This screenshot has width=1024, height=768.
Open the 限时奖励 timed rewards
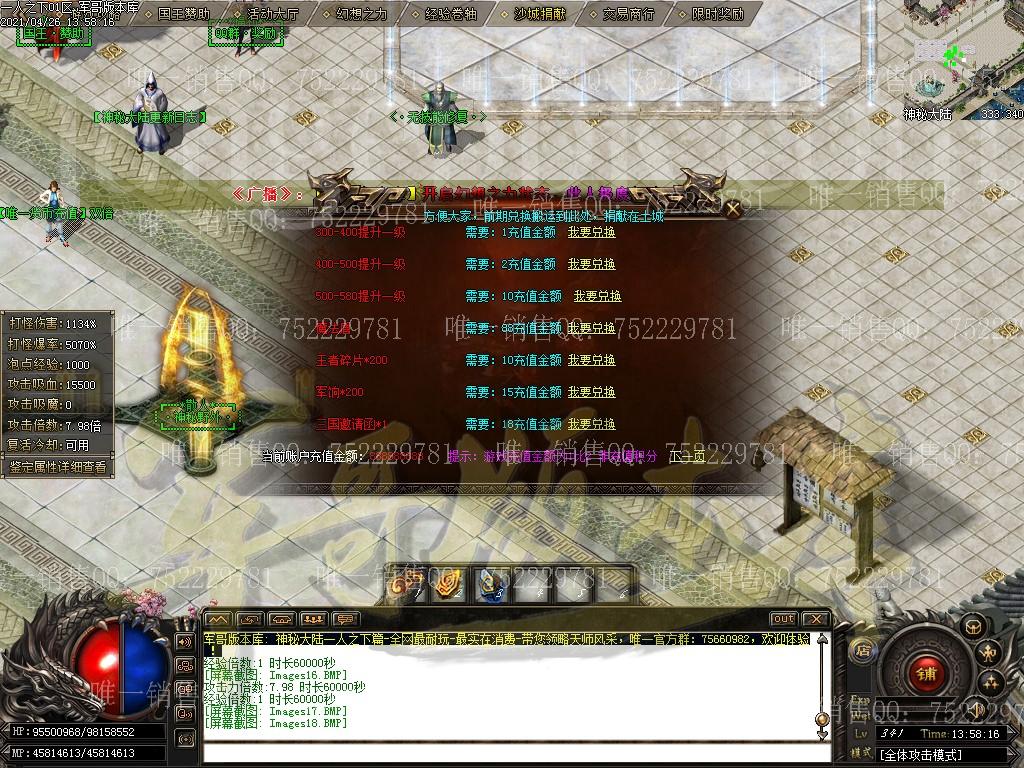click(717, 15)
